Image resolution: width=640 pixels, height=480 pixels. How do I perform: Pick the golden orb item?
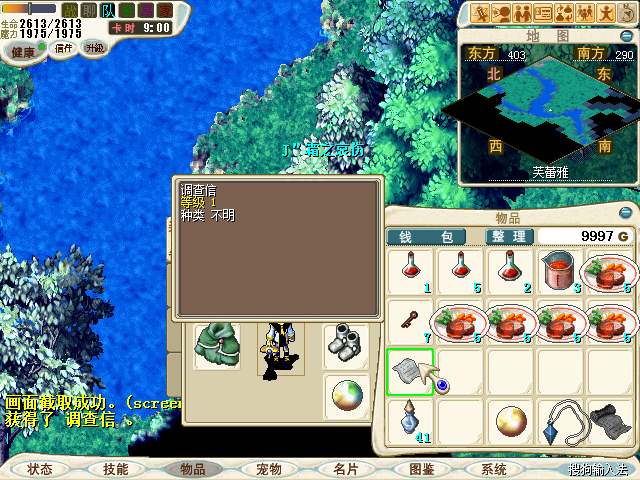coord(510,421)
